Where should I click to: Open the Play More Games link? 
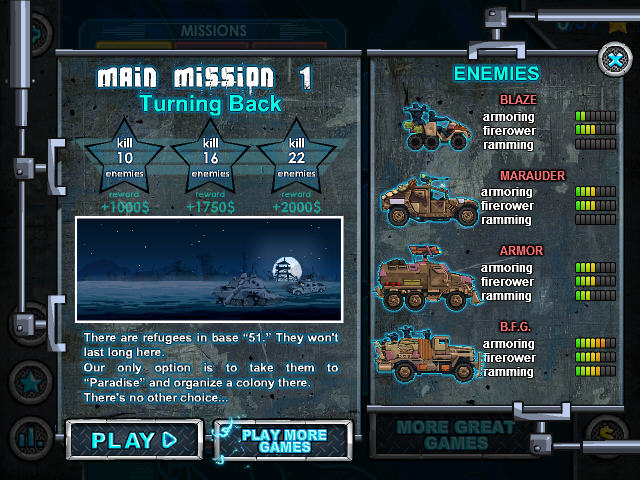coord(284,440)
